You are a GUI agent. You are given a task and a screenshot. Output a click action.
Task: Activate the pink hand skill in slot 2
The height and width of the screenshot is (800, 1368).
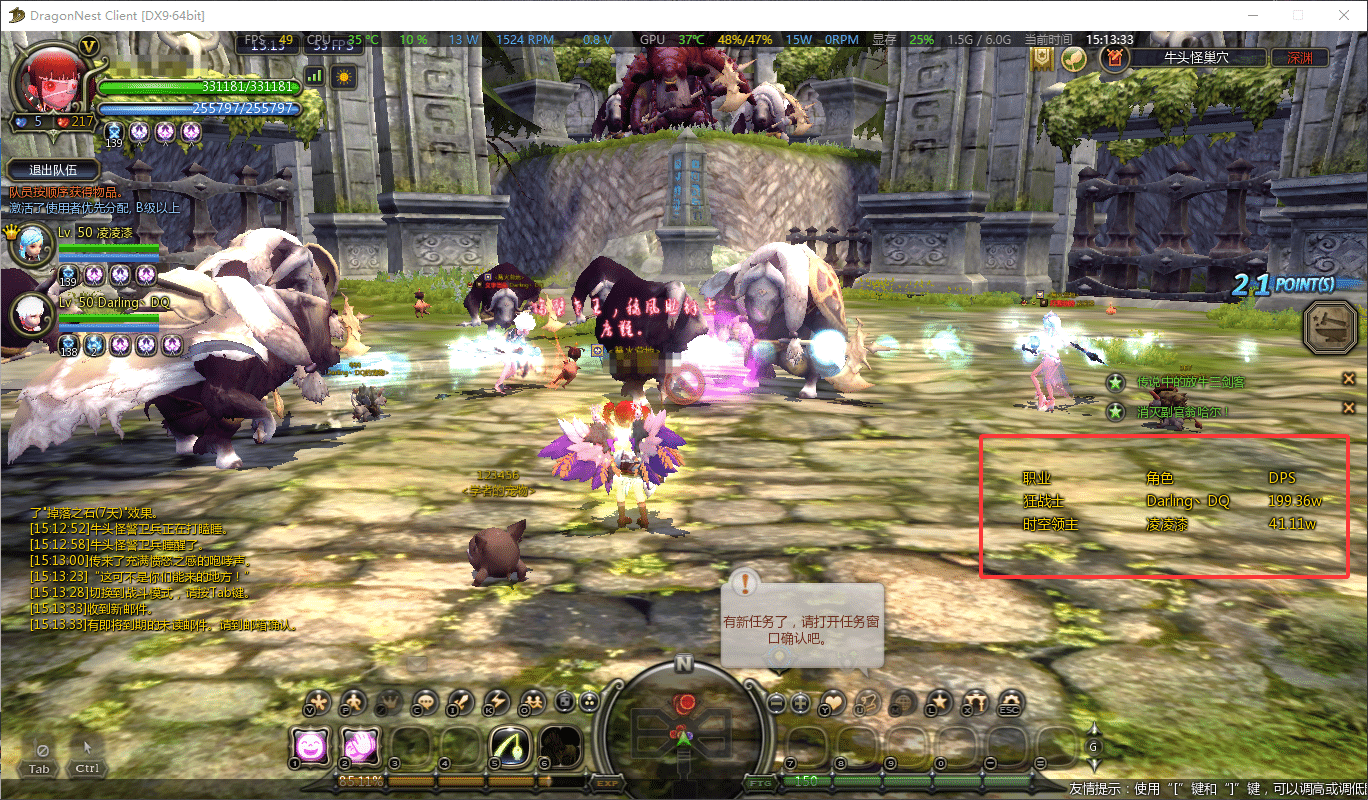pyautogui.click(x=360, y=746)
